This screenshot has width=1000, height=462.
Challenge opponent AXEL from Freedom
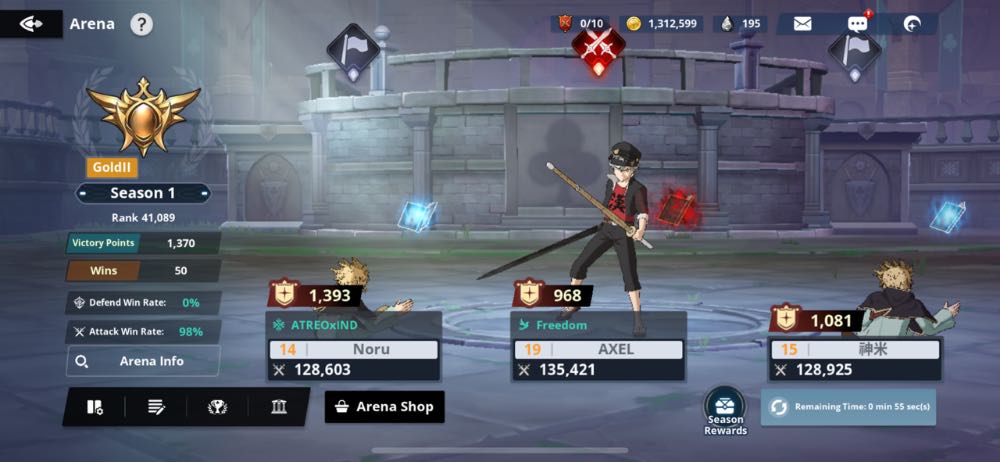(598, 347)
